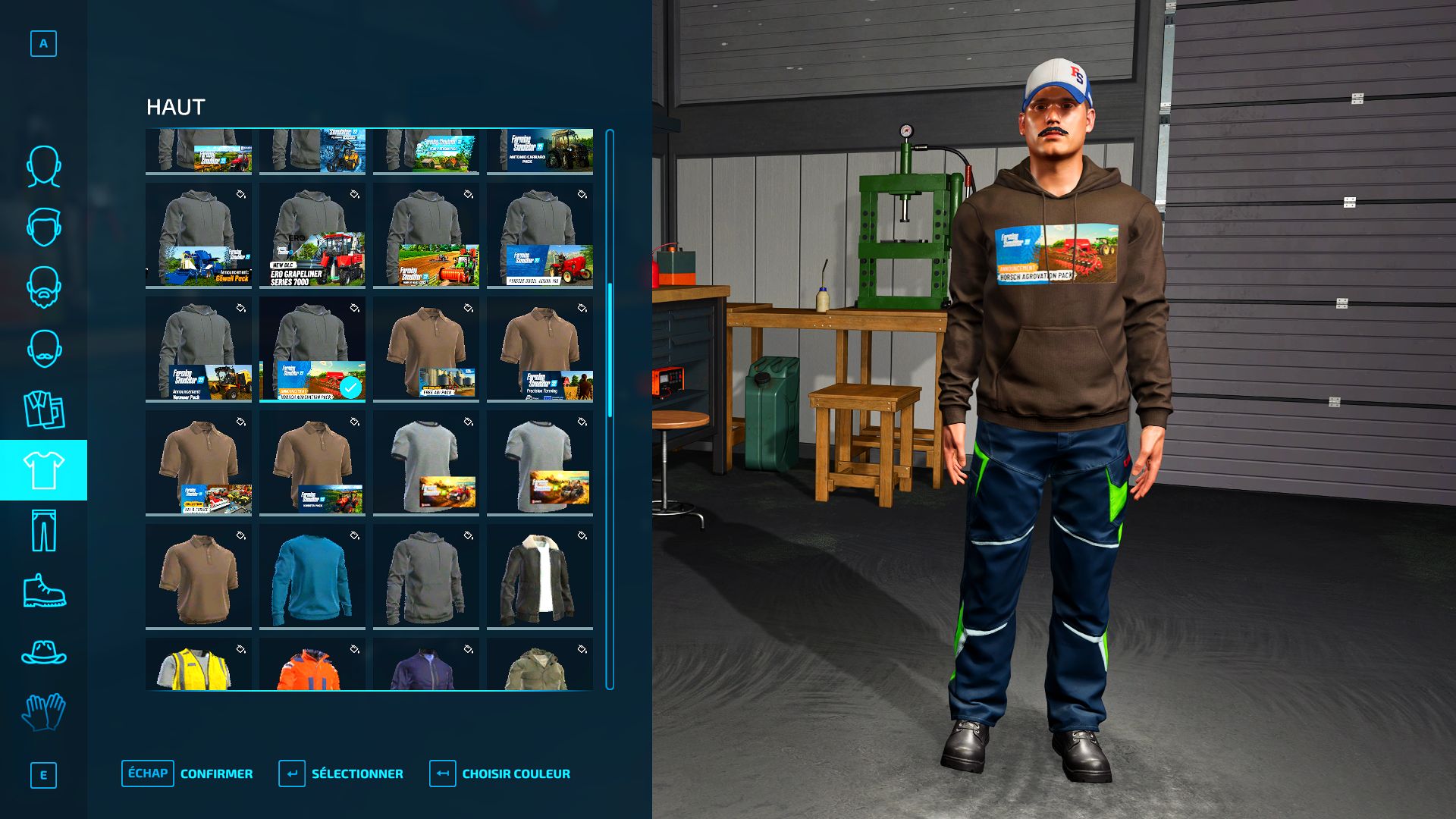Open the full outfits clothing tab
The height and width of the screenshot is (819, 1456).
tap(43, 409)
